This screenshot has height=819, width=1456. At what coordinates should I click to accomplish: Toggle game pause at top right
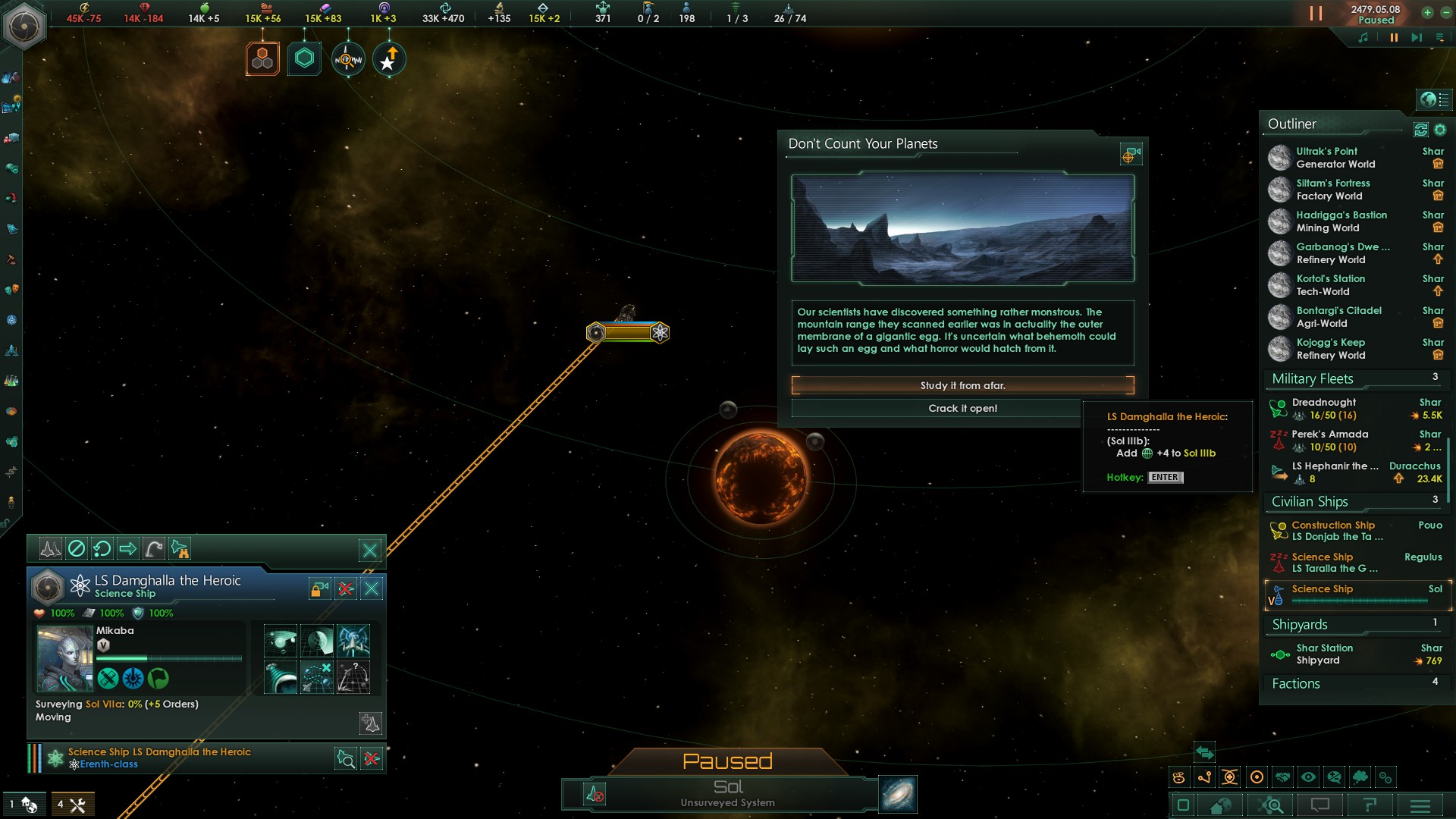pyautogui.click(x=1316, y=14)
